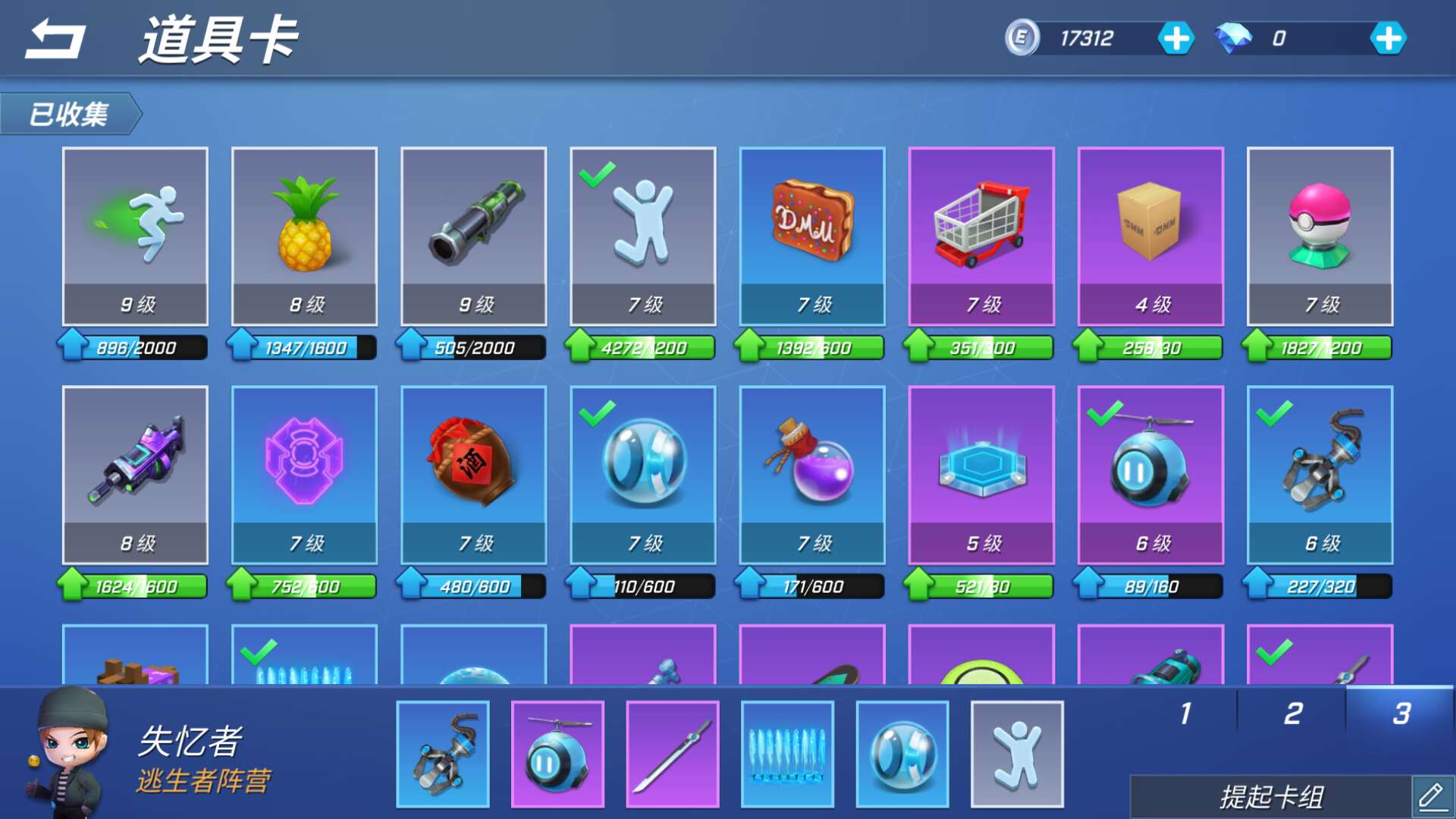Select the sword in the deck bar
The image size is (1456, 819).
click(673, 754)
